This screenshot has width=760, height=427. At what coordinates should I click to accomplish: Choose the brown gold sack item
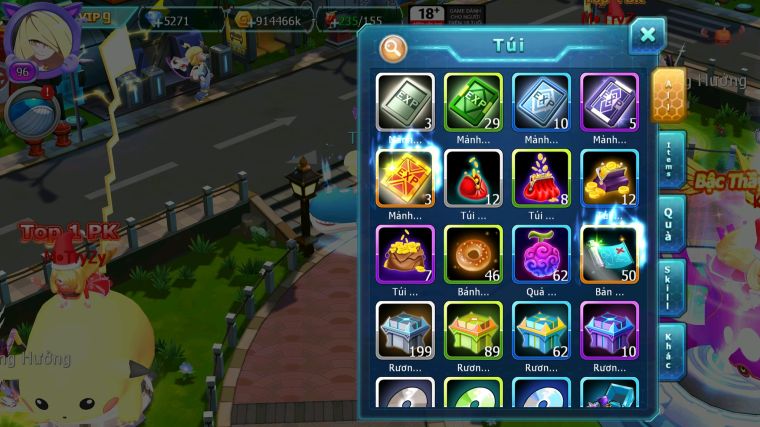[405, 254]
